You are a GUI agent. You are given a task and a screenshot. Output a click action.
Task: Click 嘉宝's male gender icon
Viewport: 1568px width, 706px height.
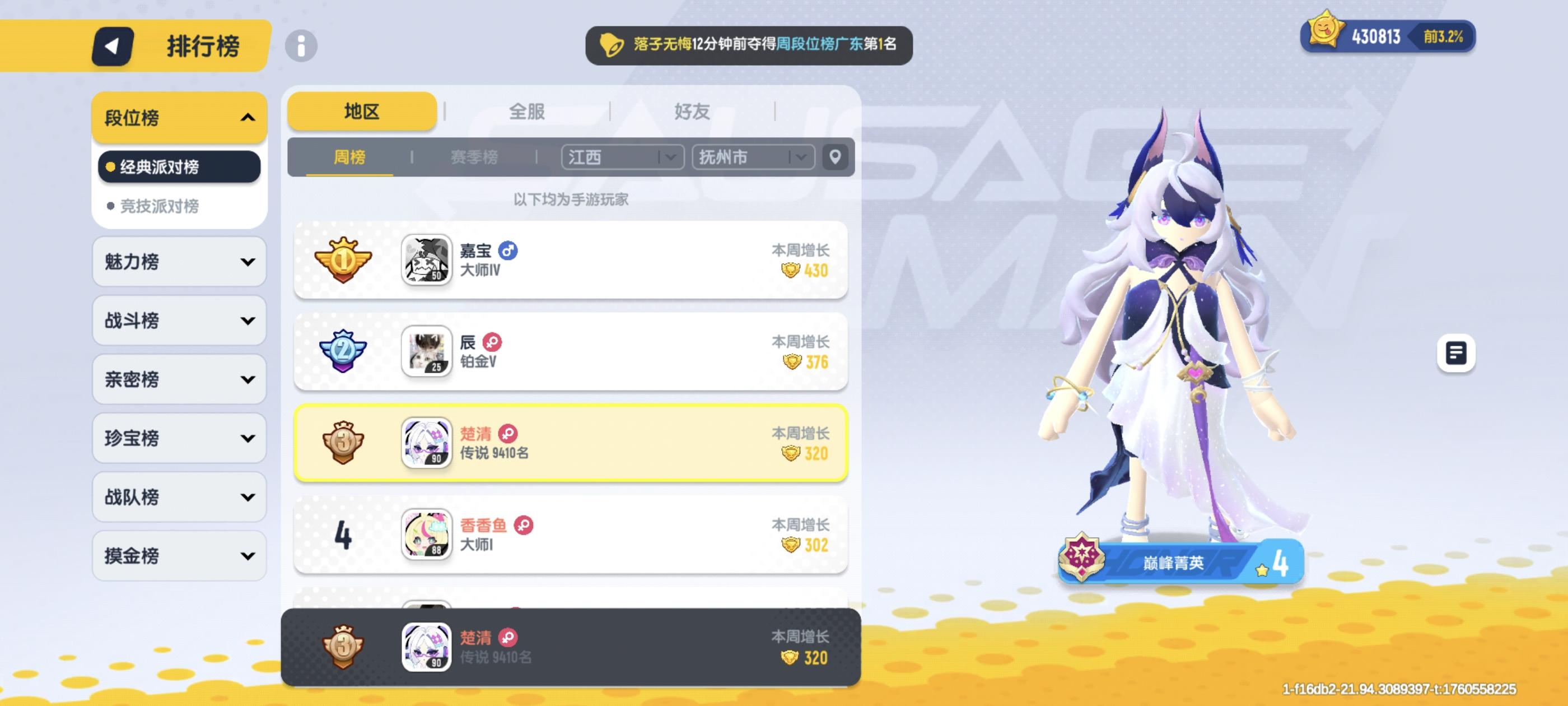508,252
